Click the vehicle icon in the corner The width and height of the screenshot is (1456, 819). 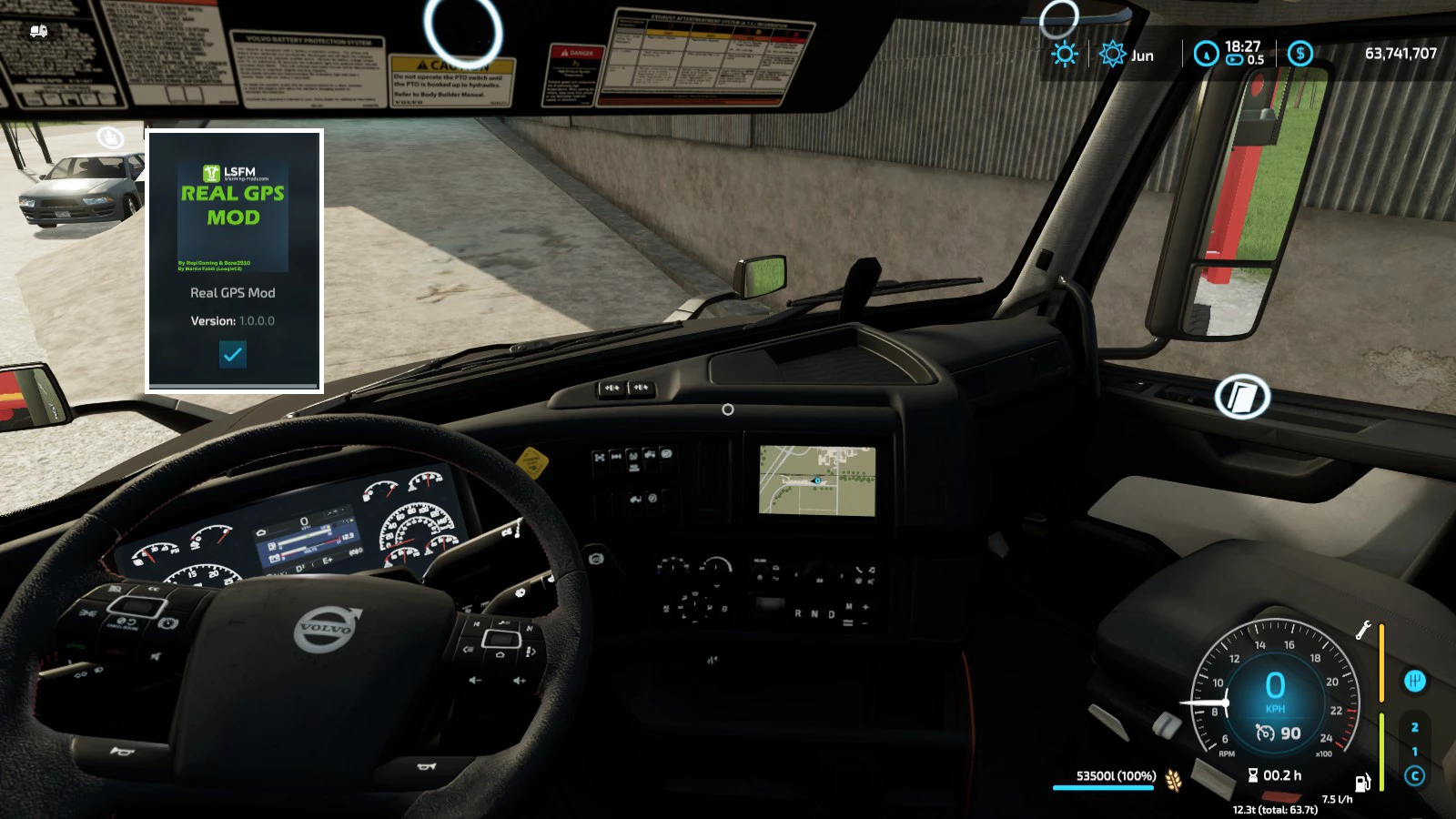click(x=38, y=32)
